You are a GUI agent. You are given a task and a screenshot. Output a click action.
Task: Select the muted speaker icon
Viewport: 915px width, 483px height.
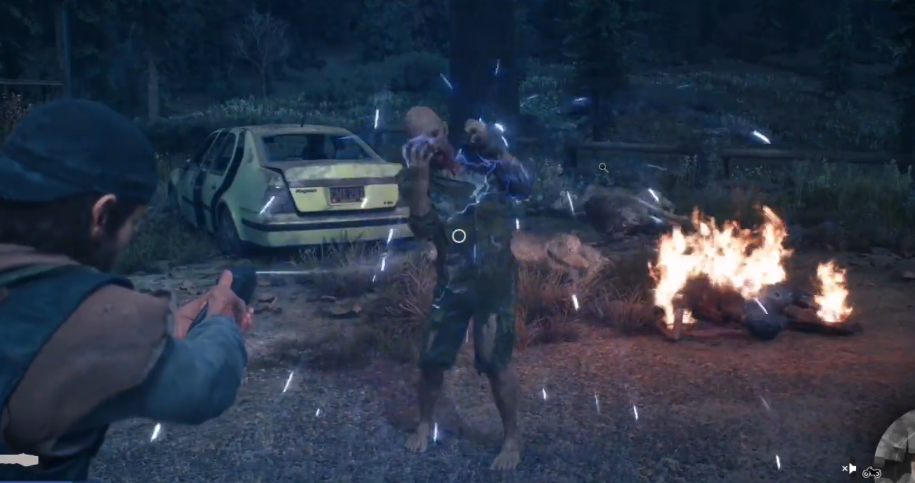[x=849, y=468]
